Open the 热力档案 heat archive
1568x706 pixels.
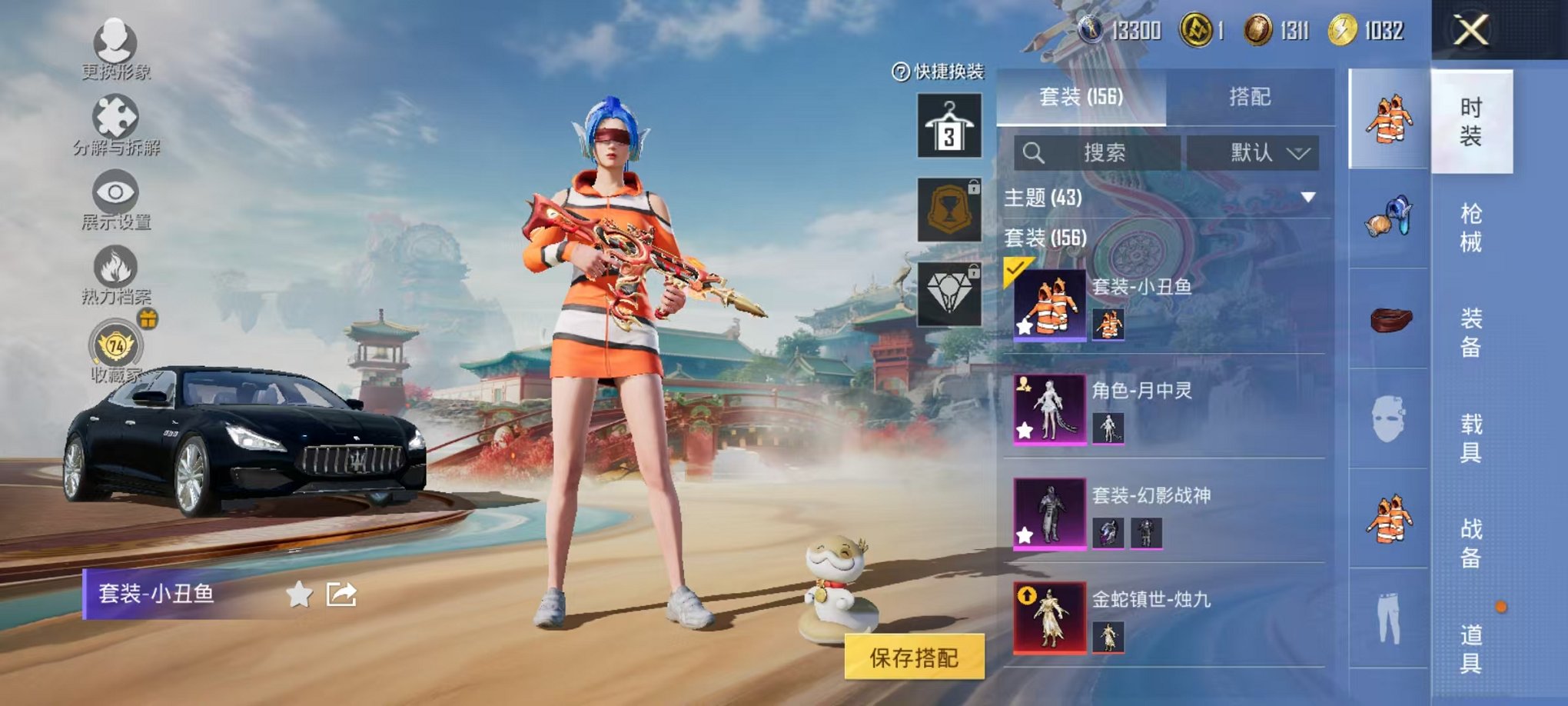point(114,265)
